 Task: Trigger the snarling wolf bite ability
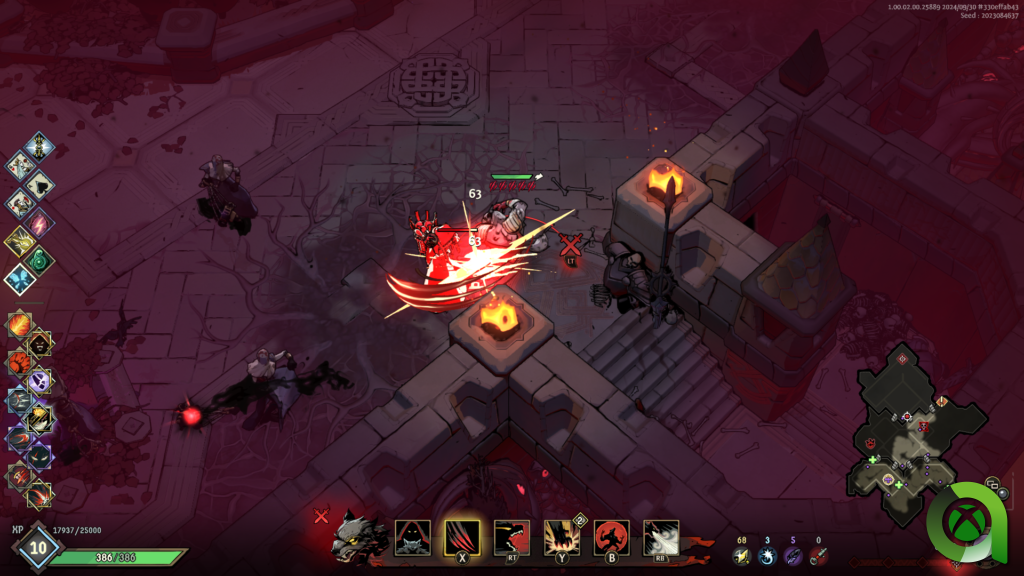click(511, 537)
